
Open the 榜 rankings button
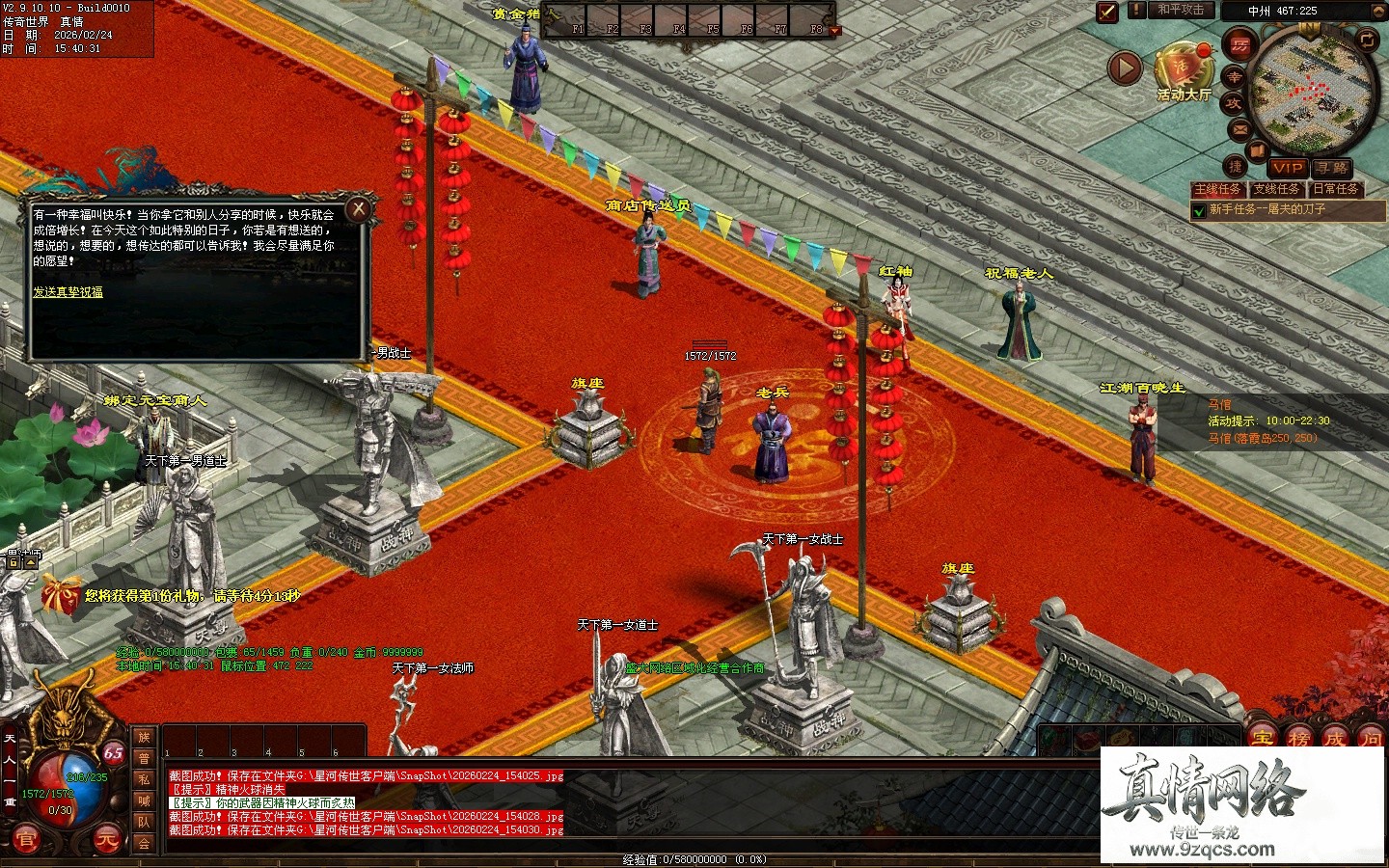click(x=1298, y=740)
